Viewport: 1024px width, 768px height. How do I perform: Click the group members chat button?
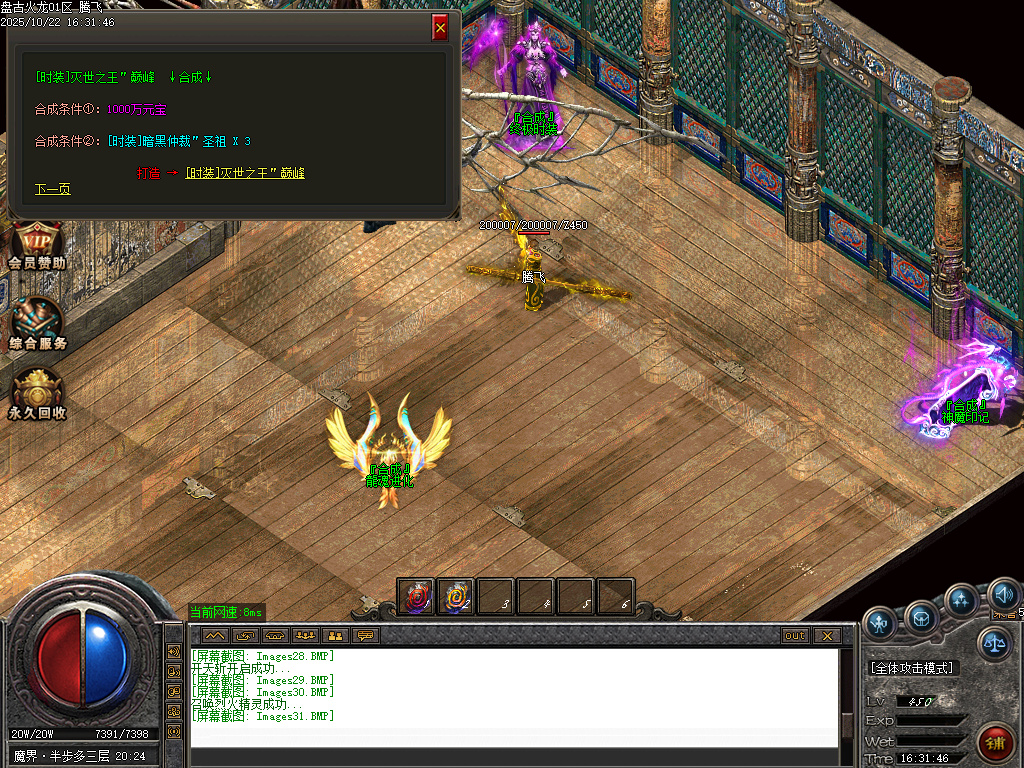pyautogui.click(x=305, y=636)
